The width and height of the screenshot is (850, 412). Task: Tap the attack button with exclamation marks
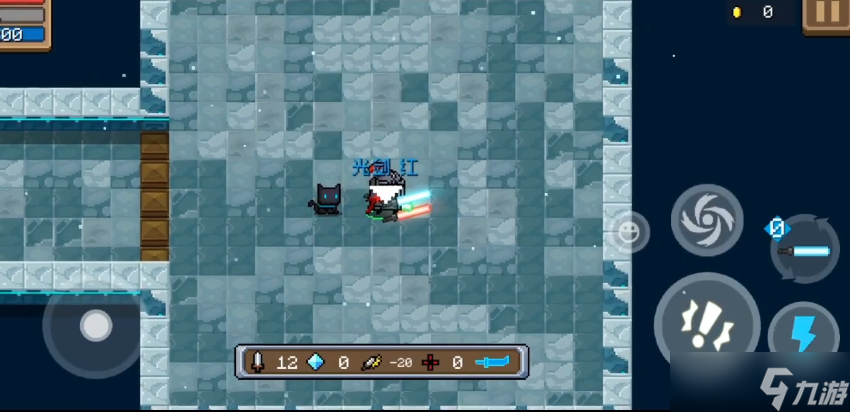click(x=707, y=325)
